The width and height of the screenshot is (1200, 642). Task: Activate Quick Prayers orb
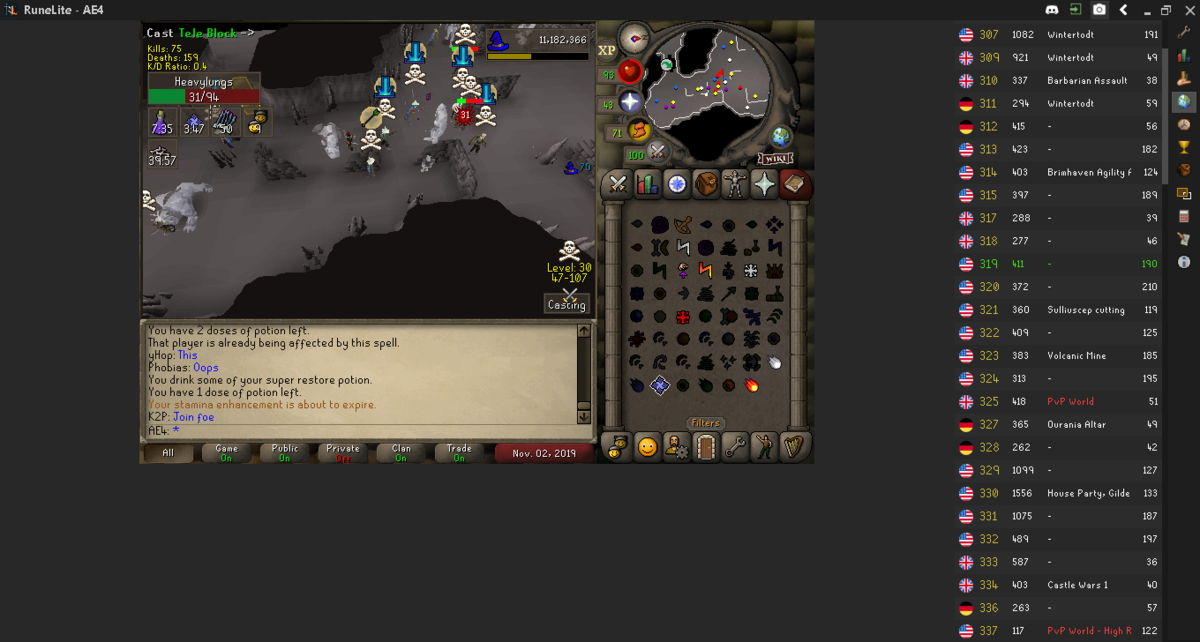(x=630, y=101)
